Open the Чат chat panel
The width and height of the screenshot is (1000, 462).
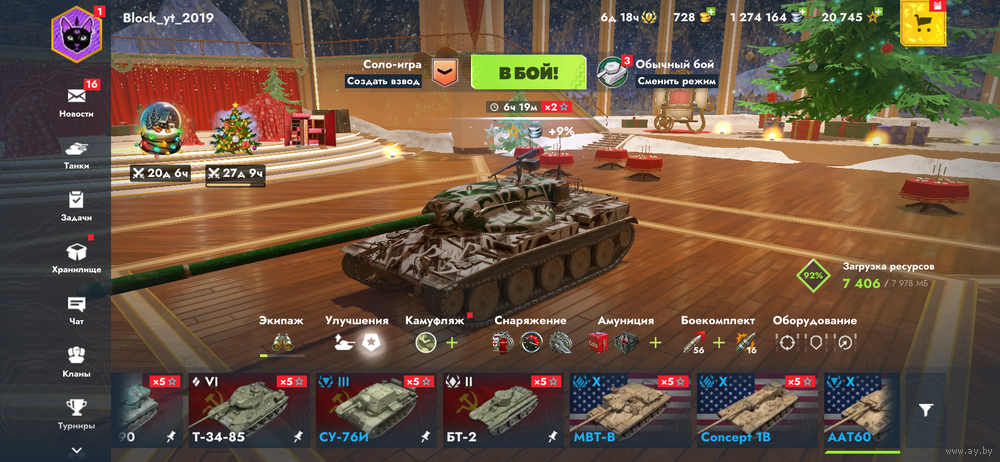77,308
